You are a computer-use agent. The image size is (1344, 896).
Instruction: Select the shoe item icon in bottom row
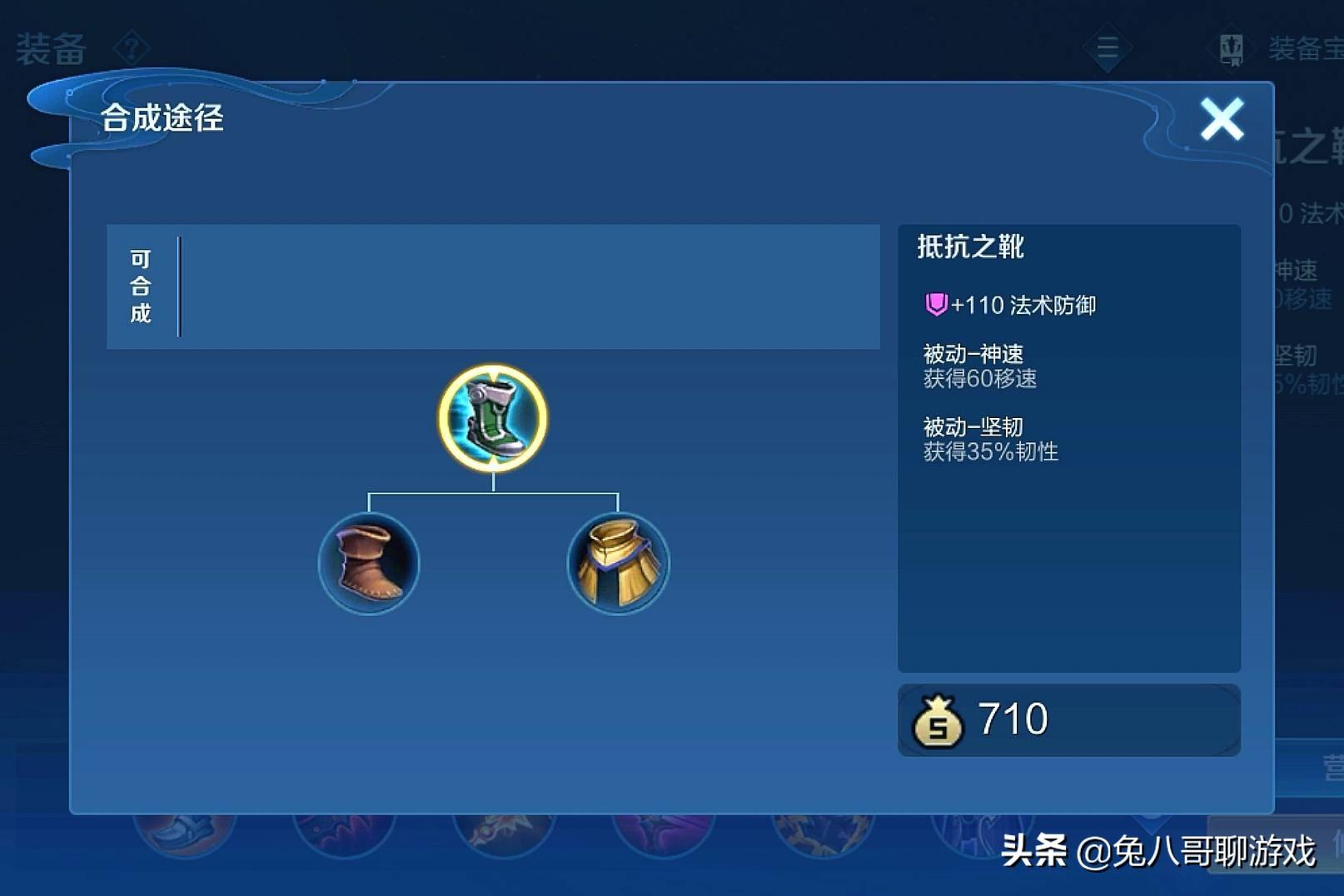coord(182,841)
